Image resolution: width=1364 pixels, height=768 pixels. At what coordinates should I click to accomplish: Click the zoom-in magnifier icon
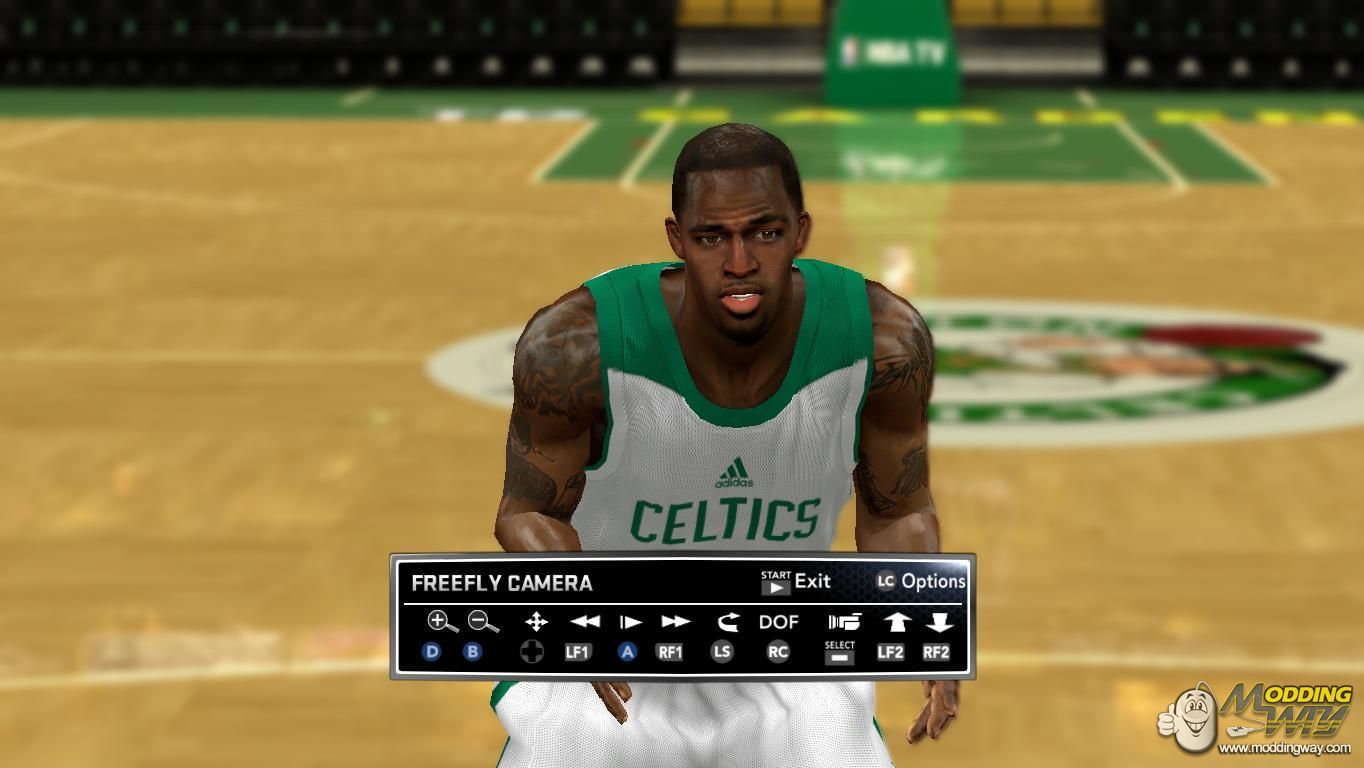[x=441, y=622]
